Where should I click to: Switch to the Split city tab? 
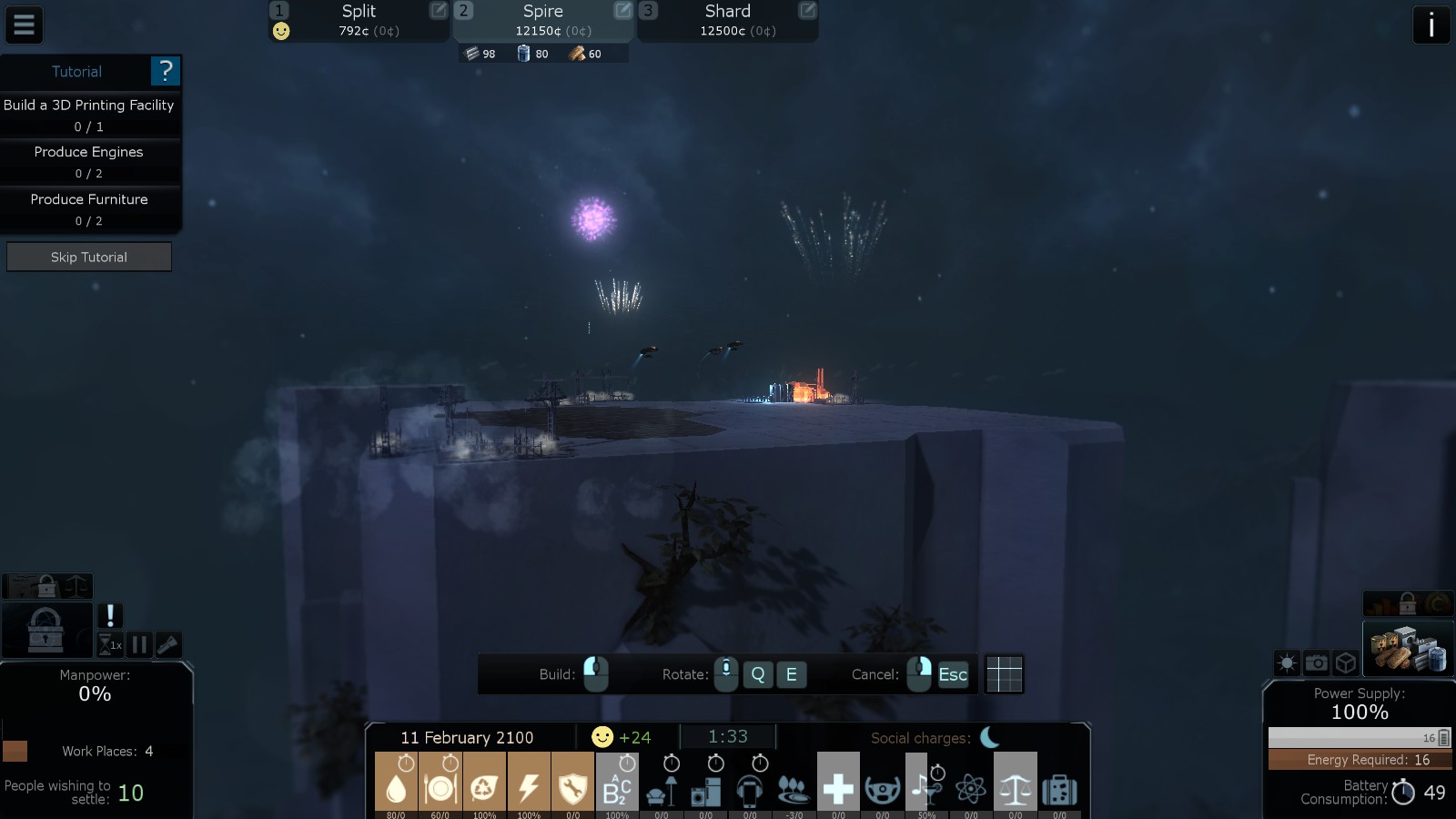tap(359, 20)
